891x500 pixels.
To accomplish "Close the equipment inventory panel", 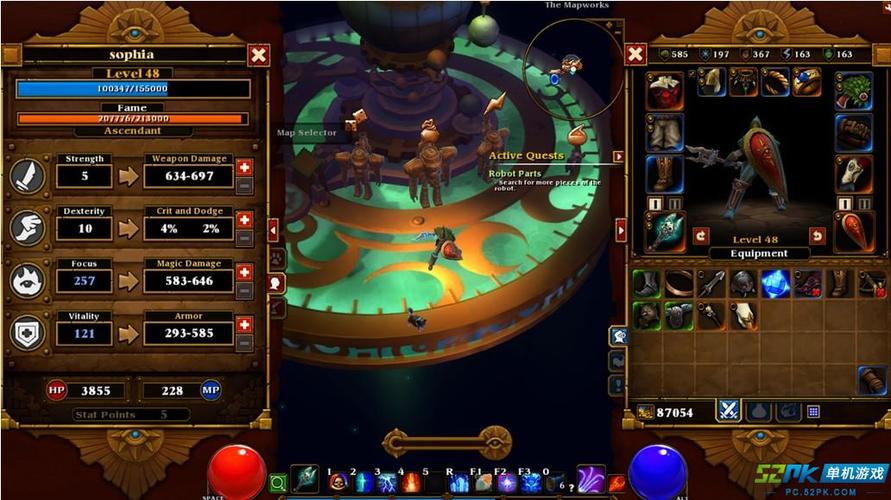I will tap(635, 55).
